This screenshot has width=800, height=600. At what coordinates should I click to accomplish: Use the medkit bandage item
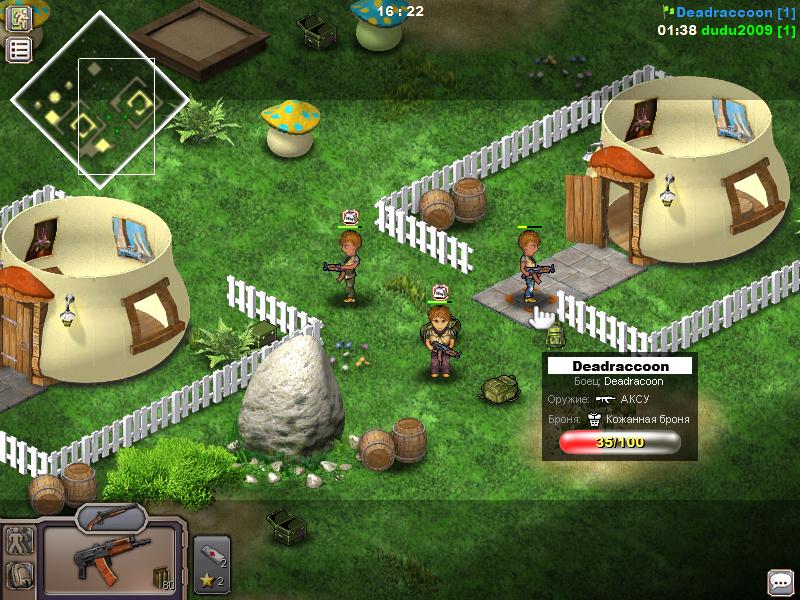click(x=211, y=552)
